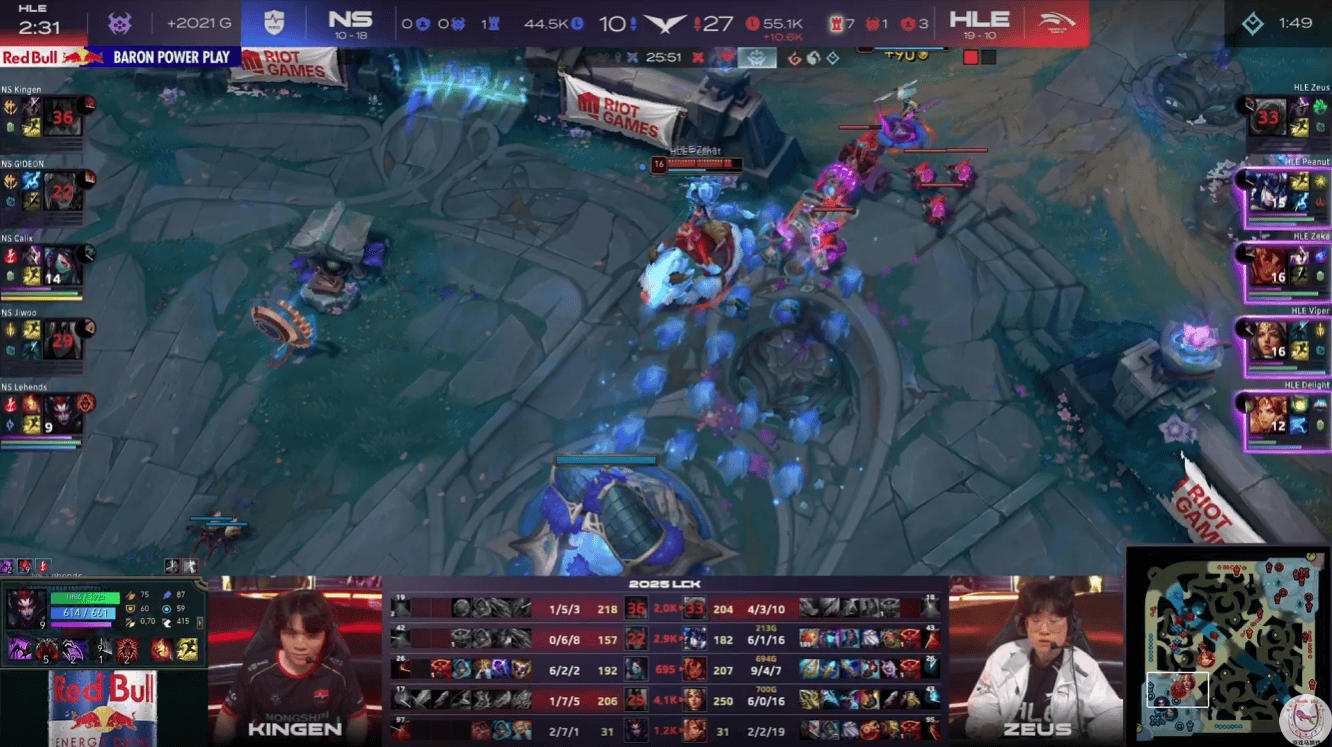Expand the selected champion's stats panel arrow

point(200,622)
